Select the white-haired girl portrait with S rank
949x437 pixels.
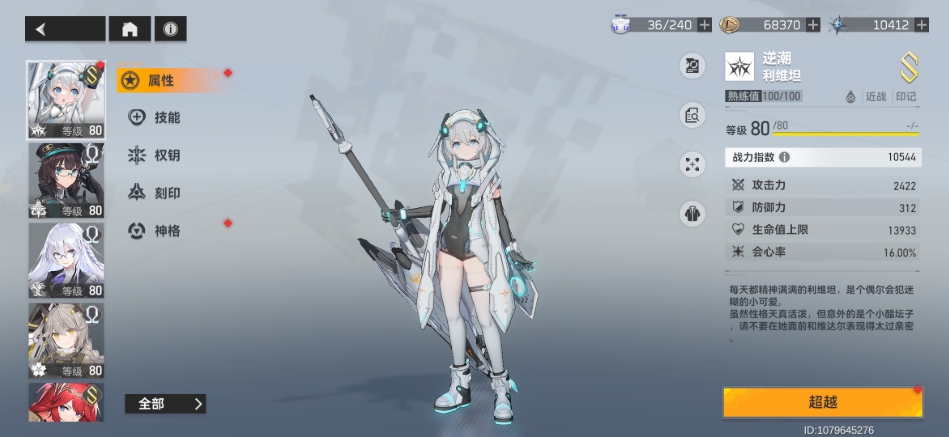tap(66, 100)
